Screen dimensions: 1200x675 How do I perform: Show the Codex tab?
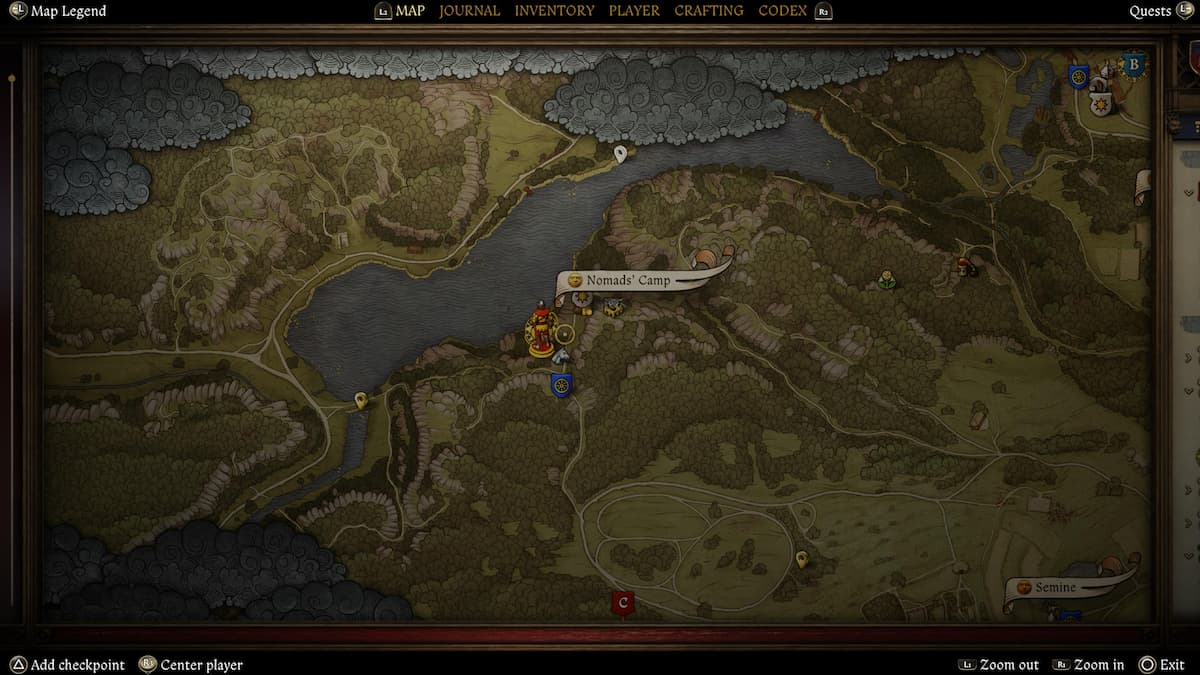tap(783, 11)
